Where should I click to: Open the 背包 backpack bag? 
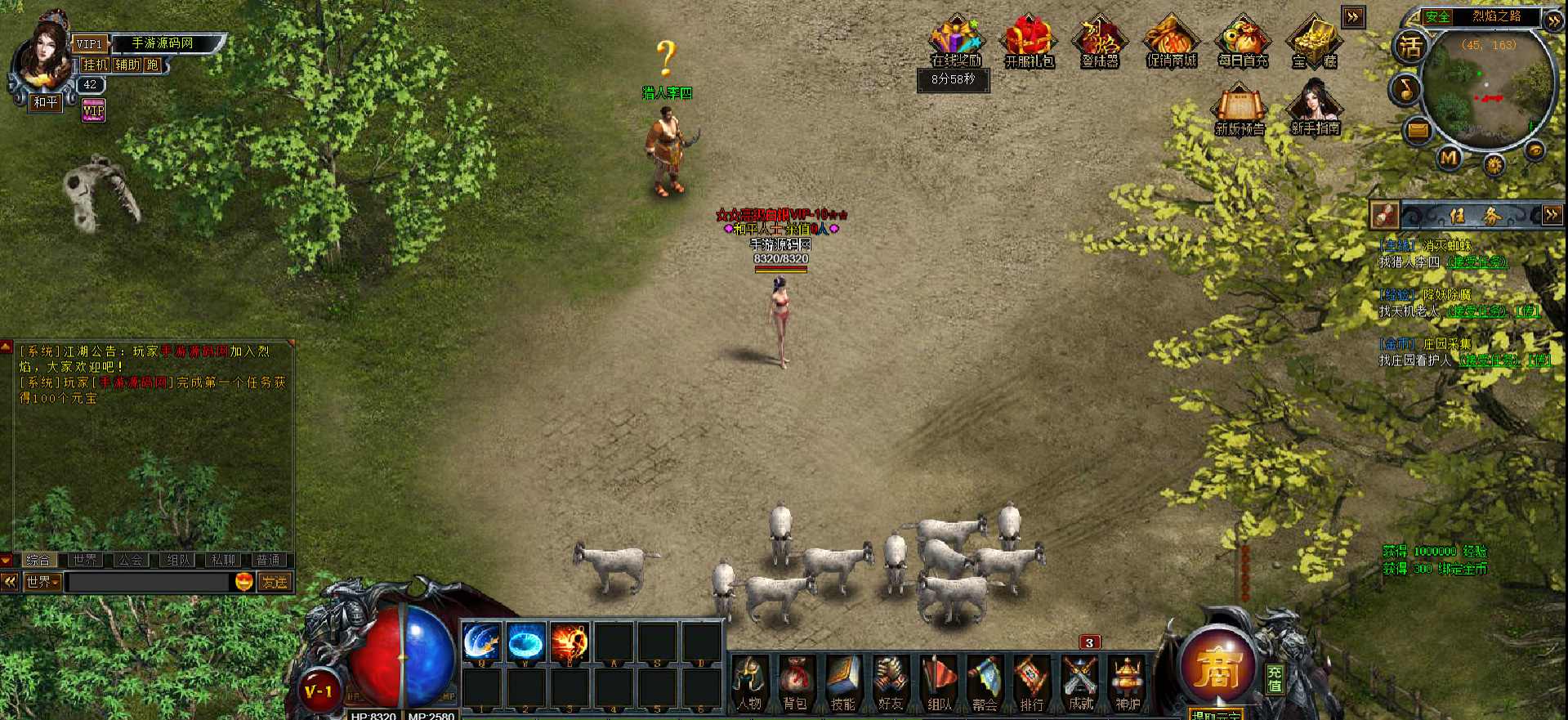796,683
